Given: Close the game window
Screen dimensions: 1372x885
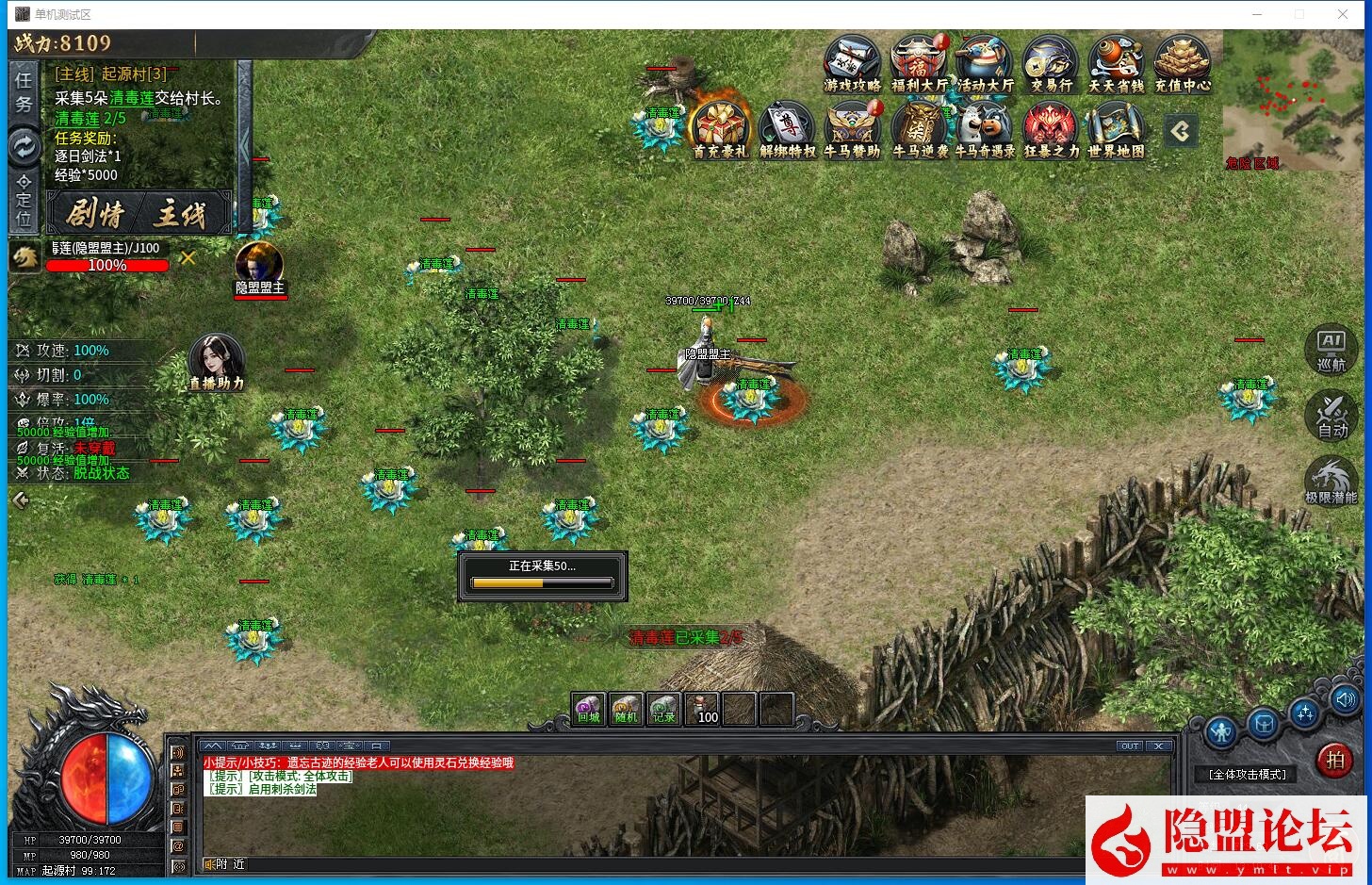Looking at the screenshot, I should coord(1343,14).
